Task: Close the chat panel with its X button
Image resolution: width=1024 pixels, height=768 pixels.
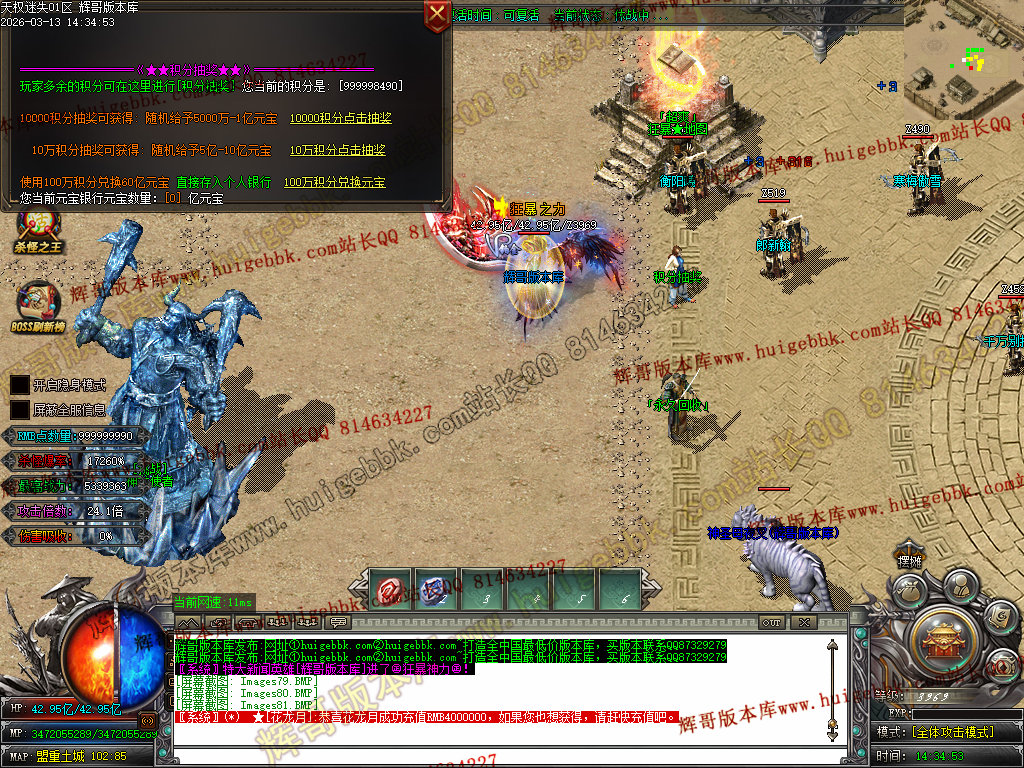Action: pos(802,622)
